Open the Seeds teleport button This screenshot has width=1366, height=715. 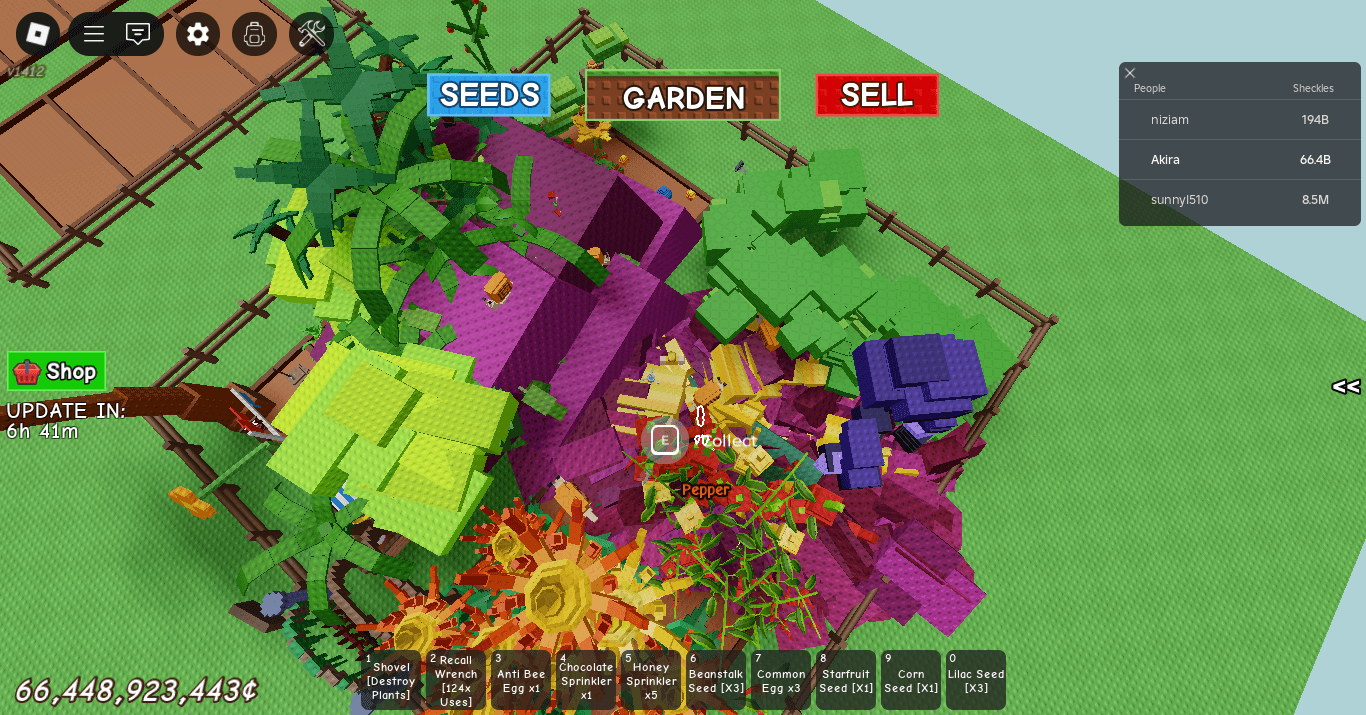pos(489,95)
